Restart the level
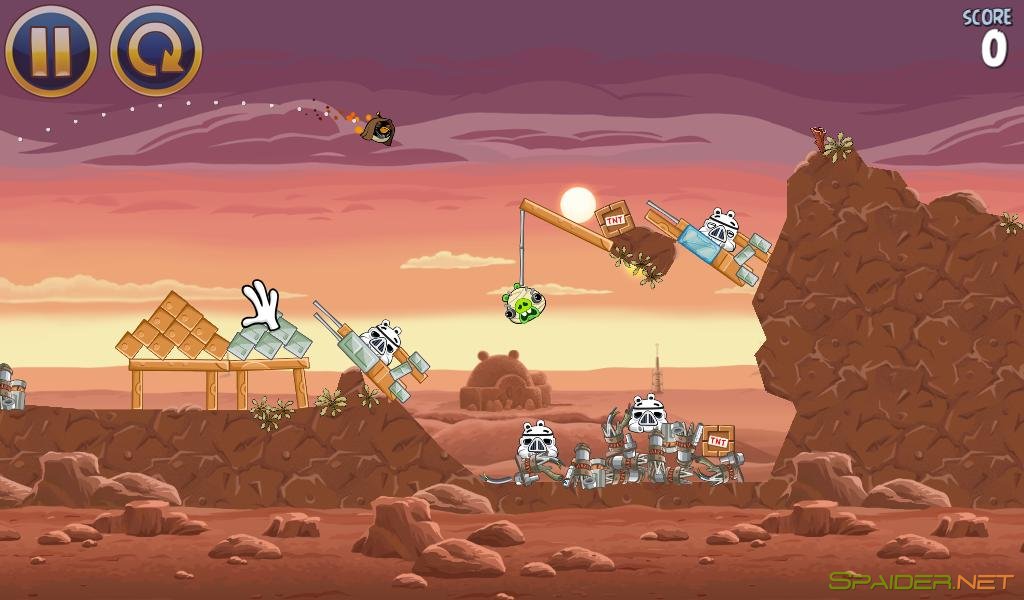 pos(156,50)
